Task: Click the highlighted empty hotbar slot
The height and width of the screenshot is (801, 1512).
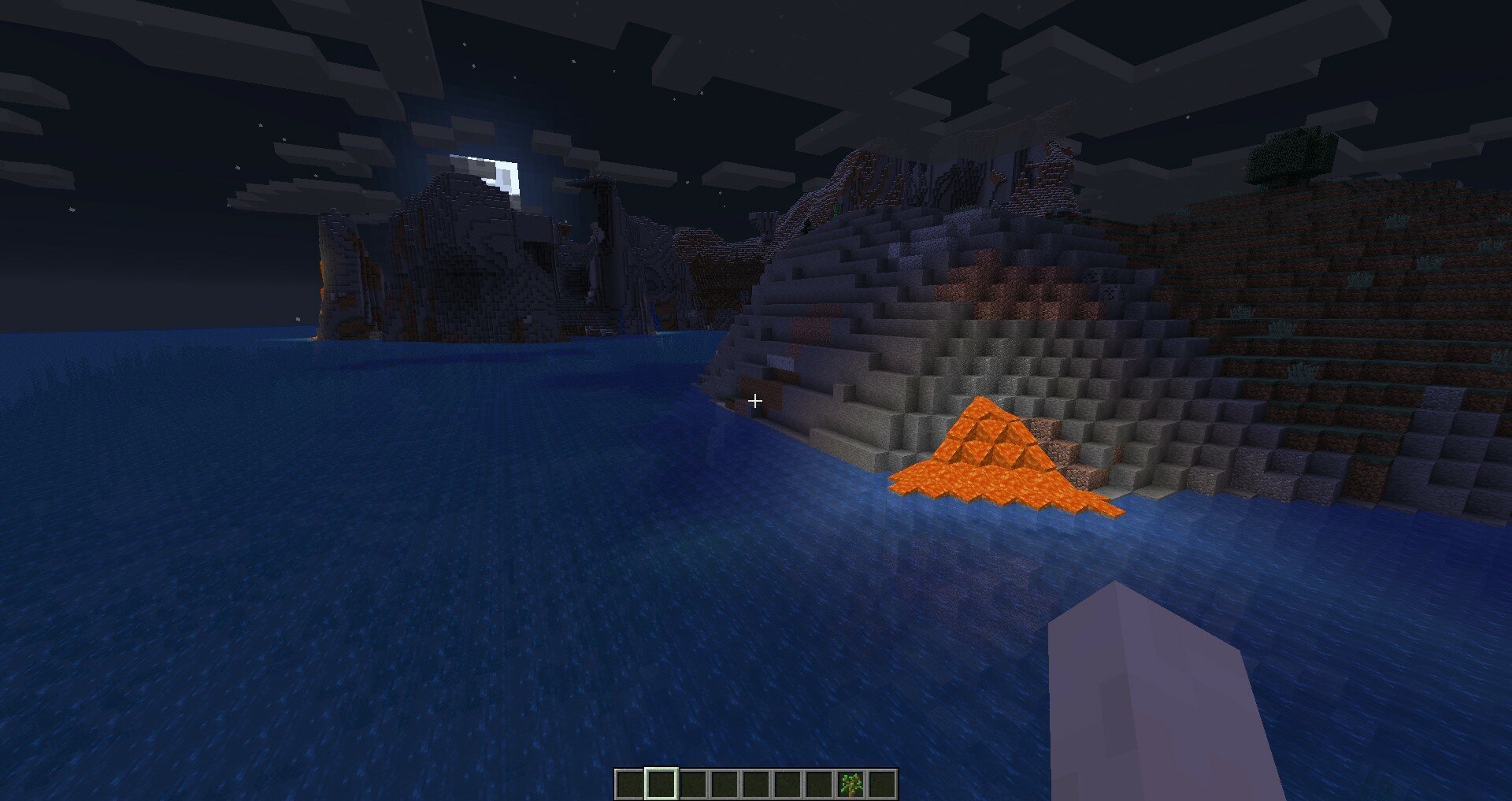Action: (x=661, y=784)
